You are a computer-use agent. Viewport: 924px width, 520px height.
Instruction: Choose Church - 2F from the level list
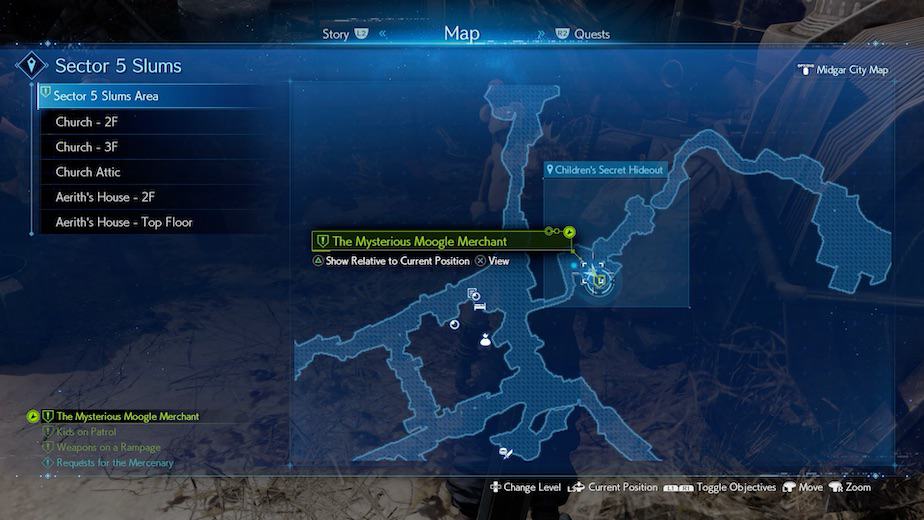[x=87, y=122]
